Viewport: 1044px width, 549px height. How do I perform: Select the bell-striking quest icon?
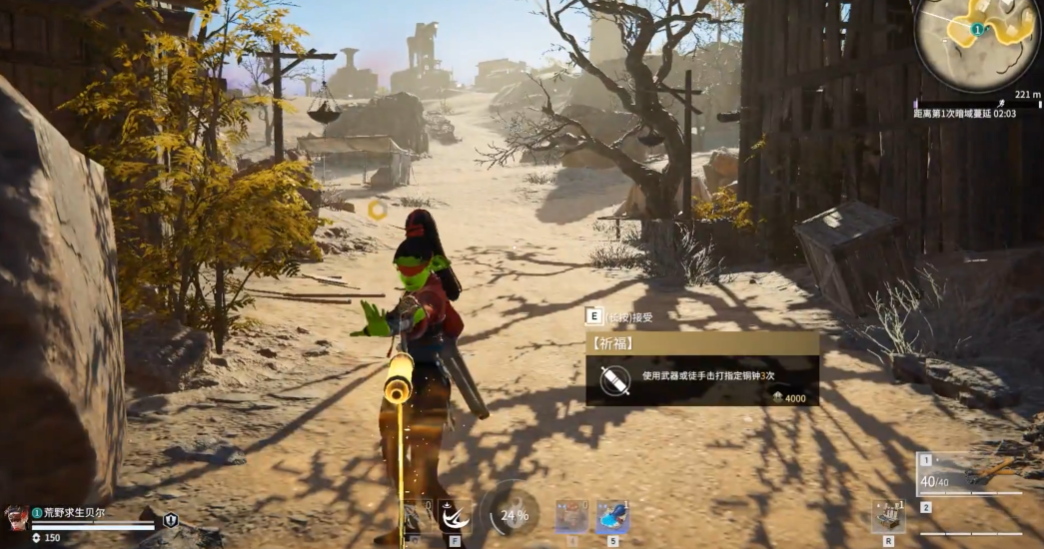tap(613, 381)
